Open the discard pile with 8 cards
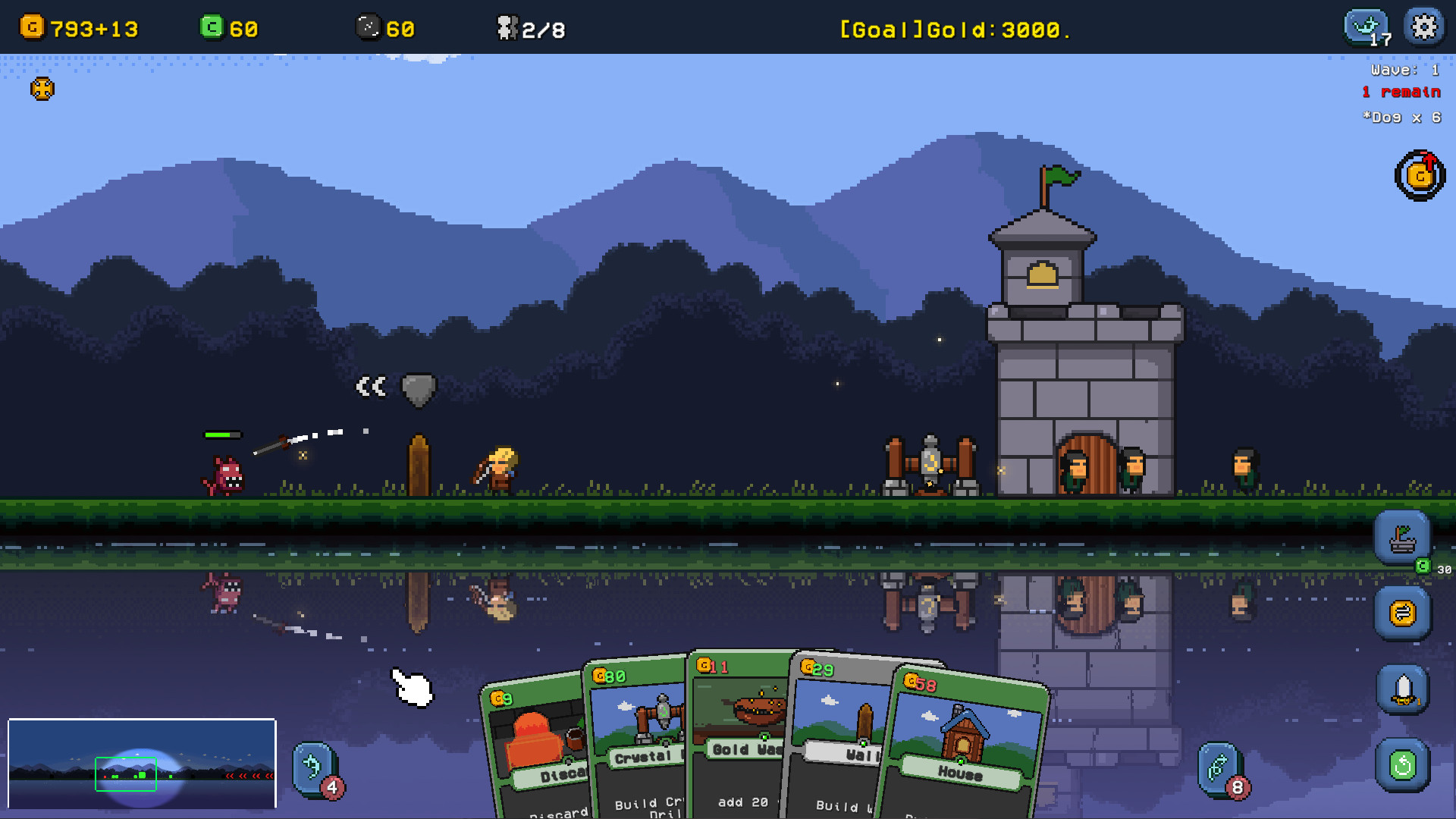The image size is (1456, 819). coord(1220,769)
